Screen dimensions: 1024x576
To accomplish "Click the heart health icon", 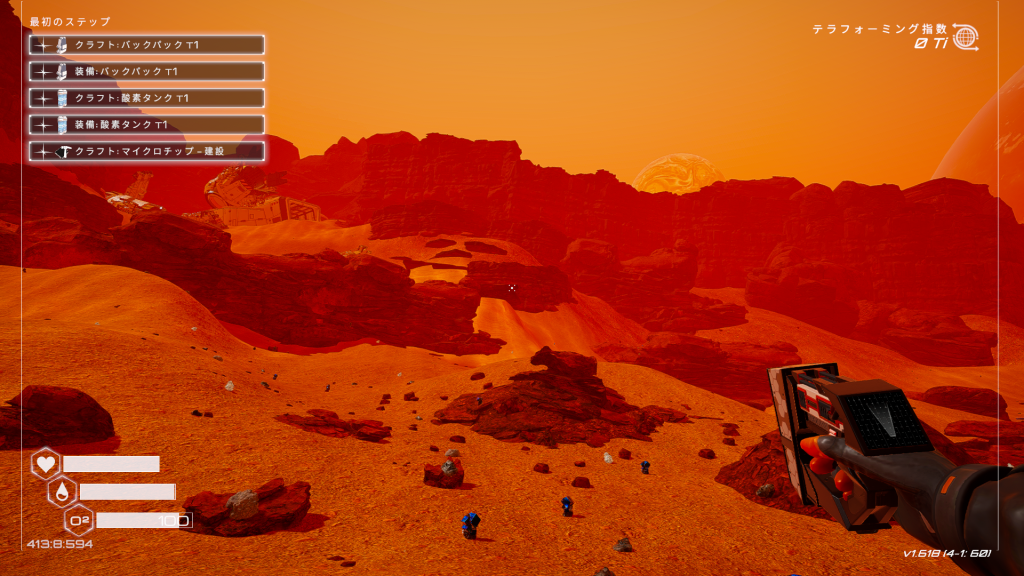I will (46, 464).
